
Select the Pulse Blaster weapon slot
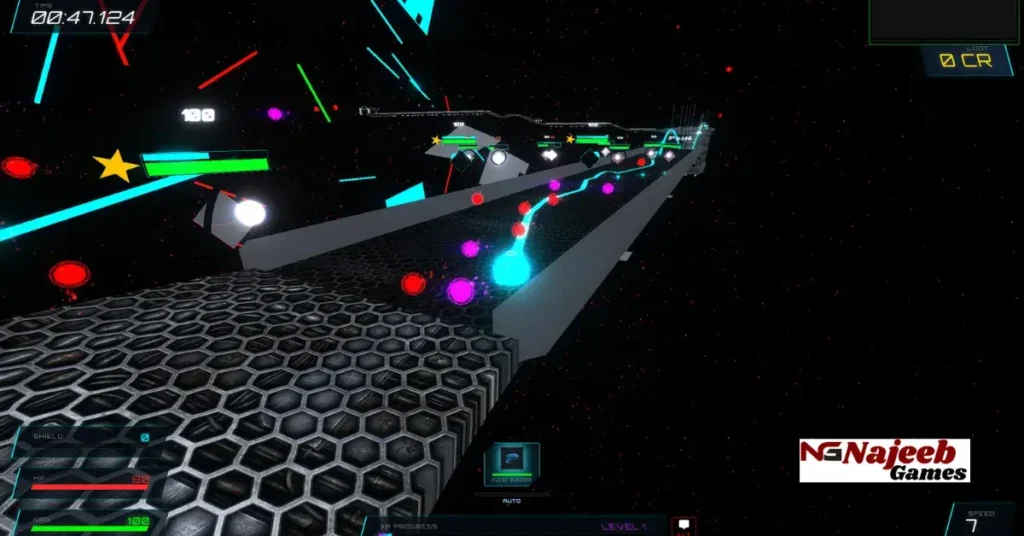coord(512,463)
